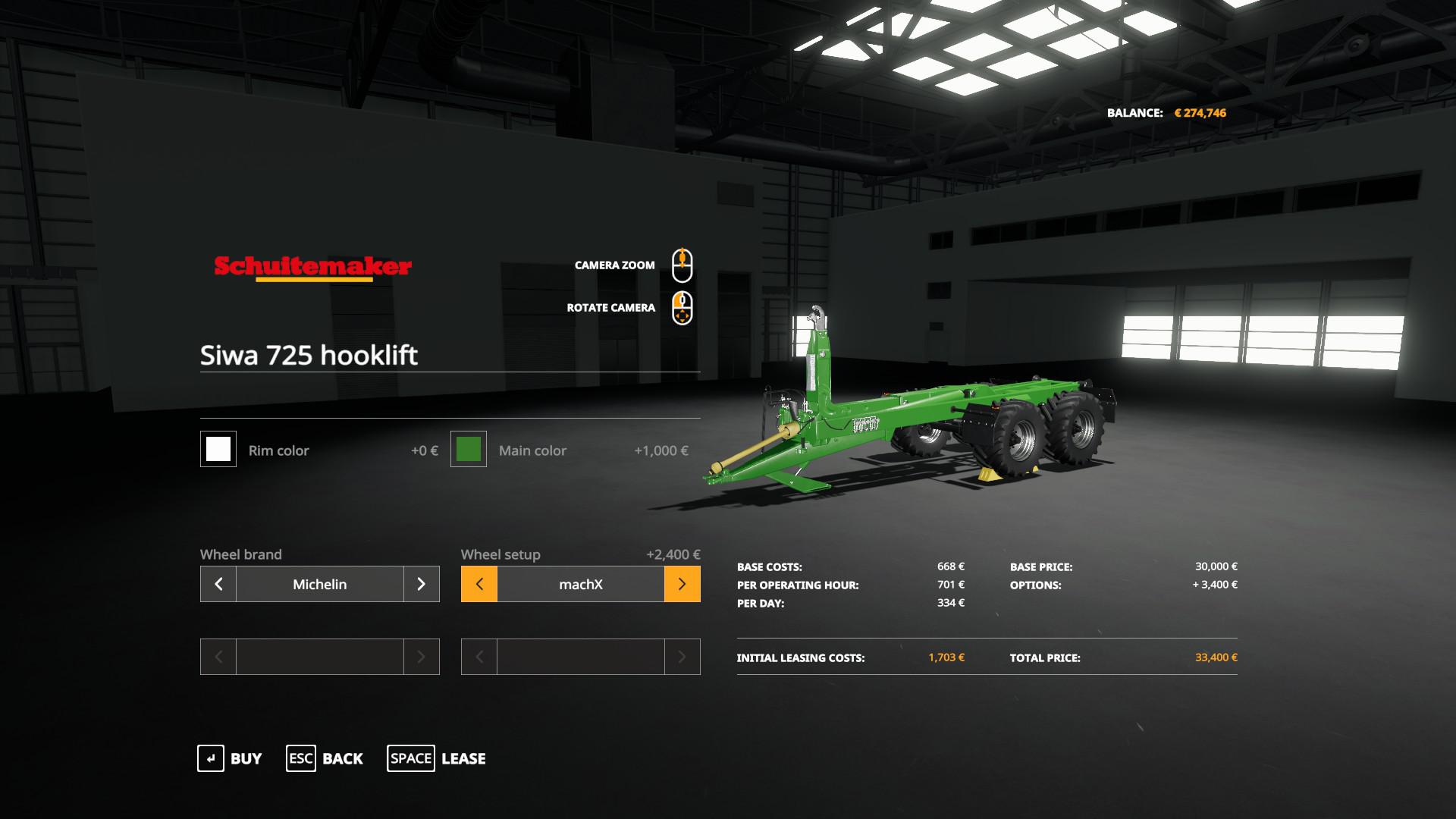
Task: Choose the next Wheel setup
Action: tap(682, 584)
